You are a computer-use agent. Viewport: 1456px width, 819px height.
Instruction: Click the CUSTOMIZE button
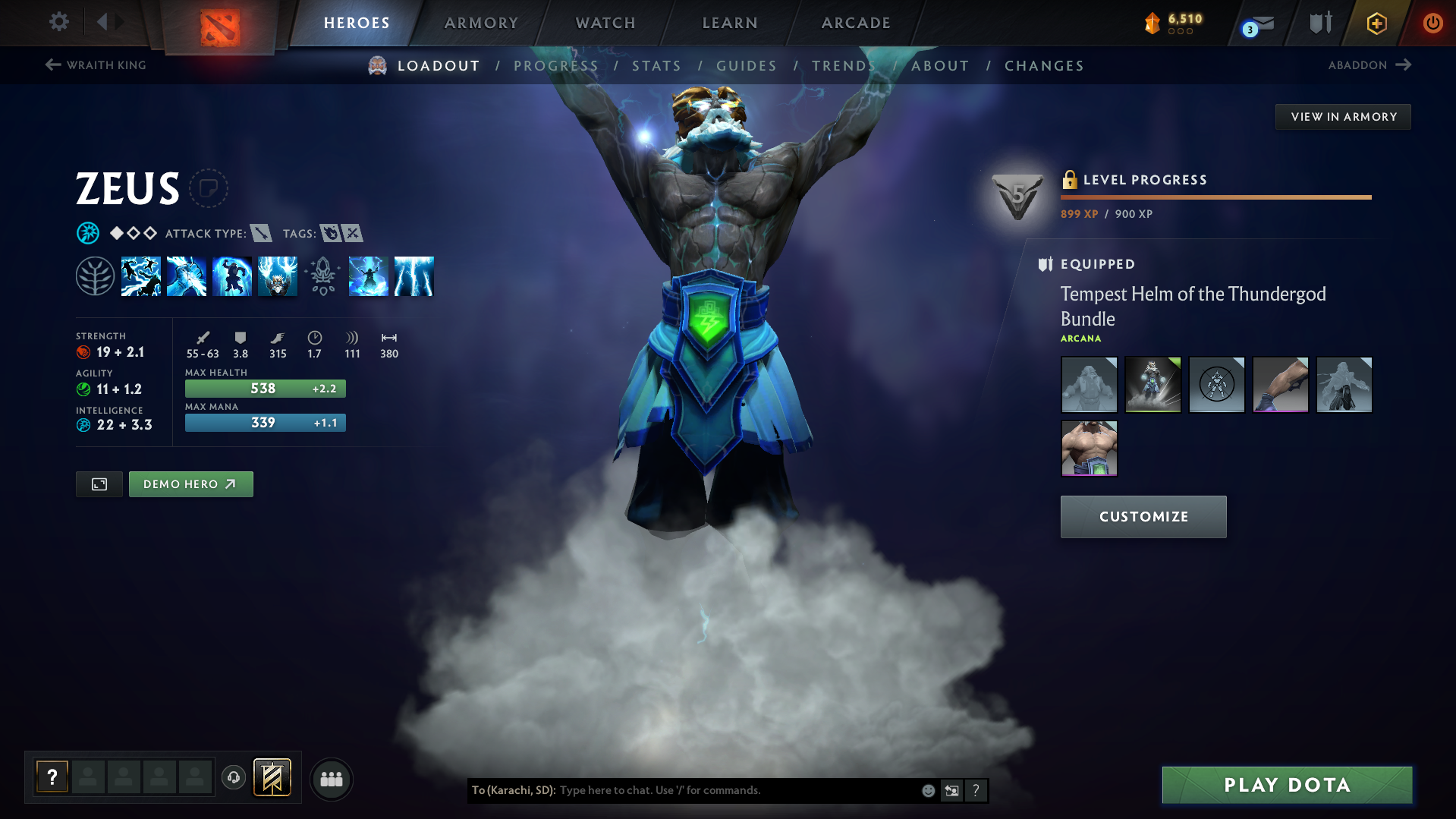(x=1143, y=516)
